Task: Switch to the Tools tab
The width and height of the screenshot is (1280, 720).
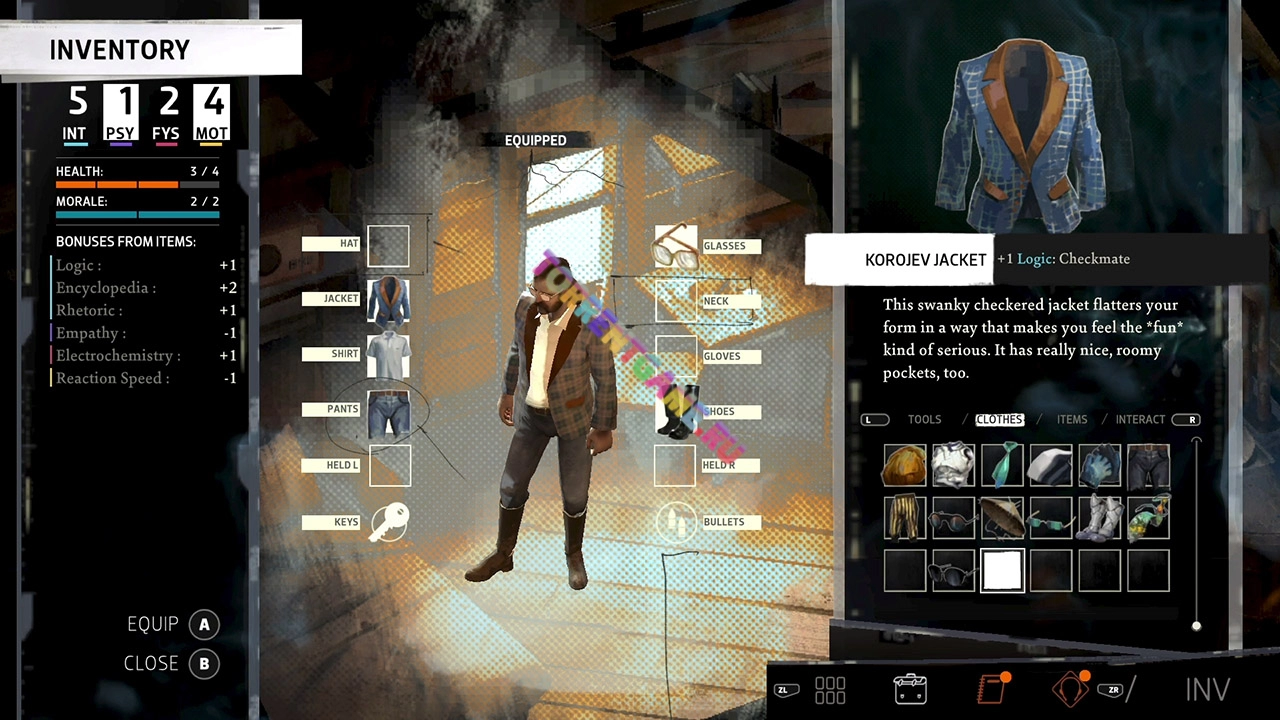Action: [924, 420]
